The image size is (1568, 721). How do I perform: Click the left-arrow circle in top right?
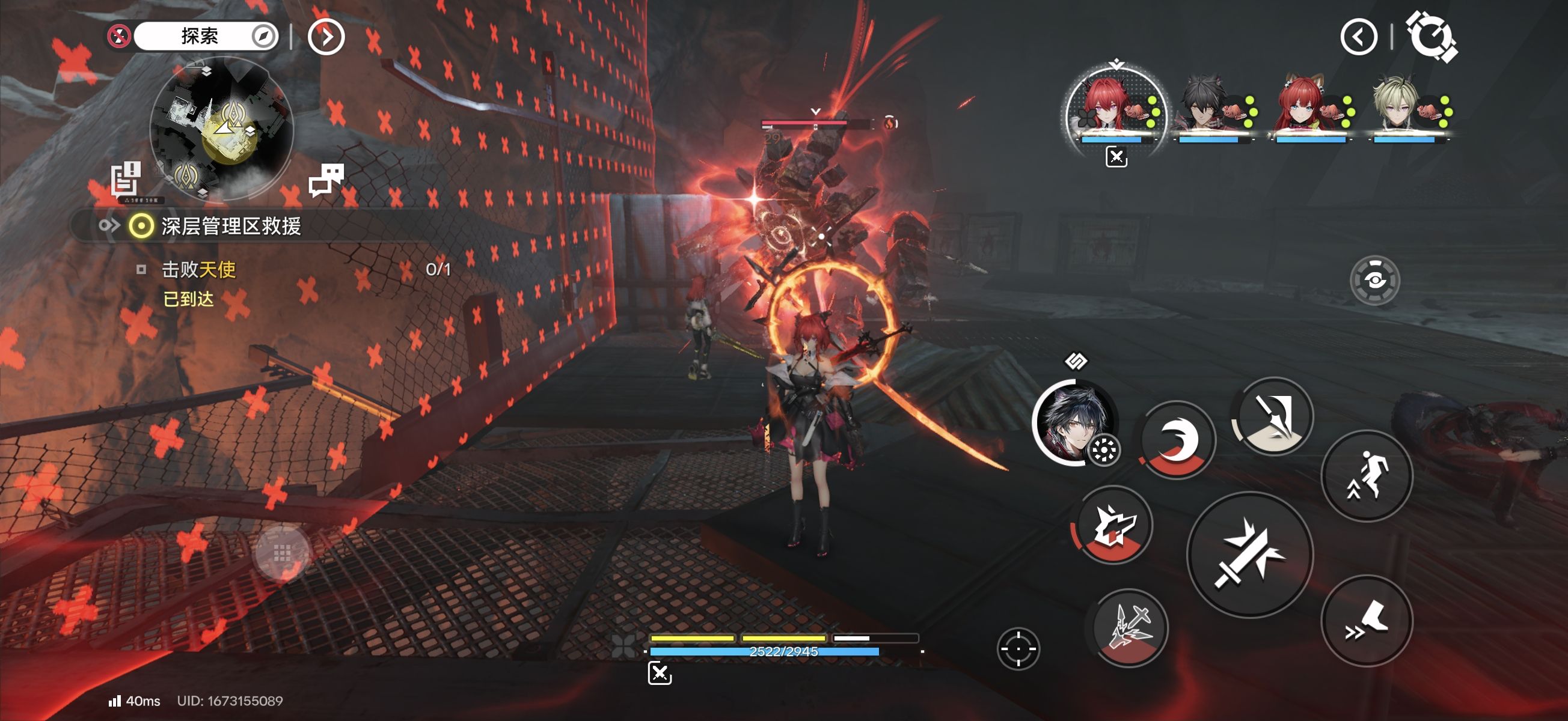[1359, 38]
